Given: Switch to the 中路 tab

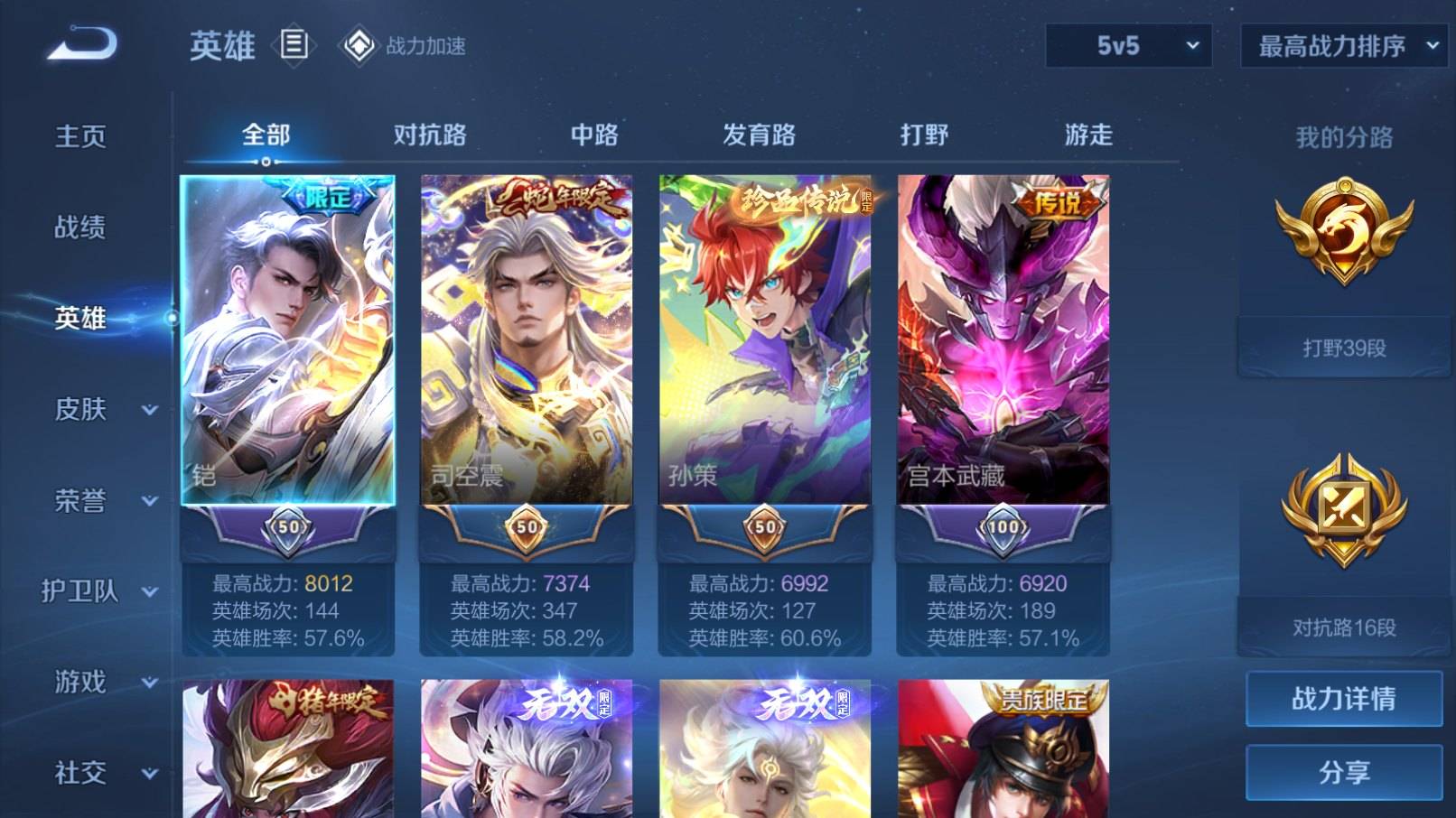Looking at the screenshot, I should point(596,134).
